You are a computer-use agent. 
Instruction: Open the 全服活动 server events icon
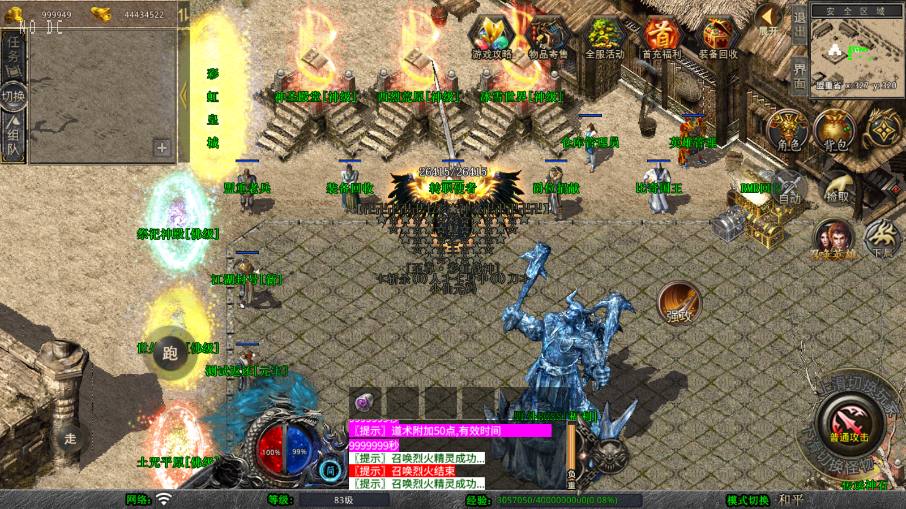[x=604, y=37]
